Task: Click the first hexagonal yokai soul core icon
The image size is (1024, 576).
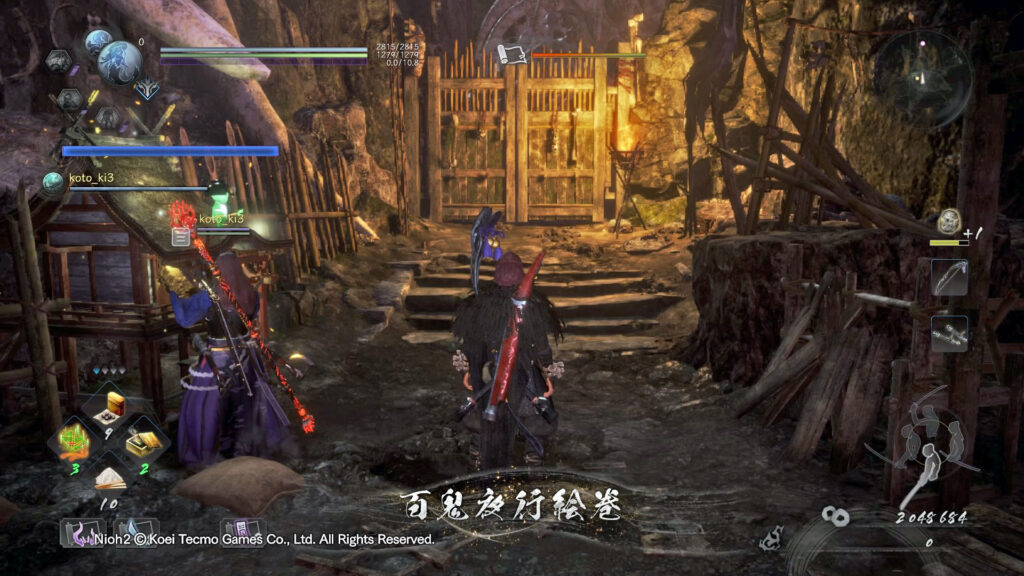Action: click(57, 61)
